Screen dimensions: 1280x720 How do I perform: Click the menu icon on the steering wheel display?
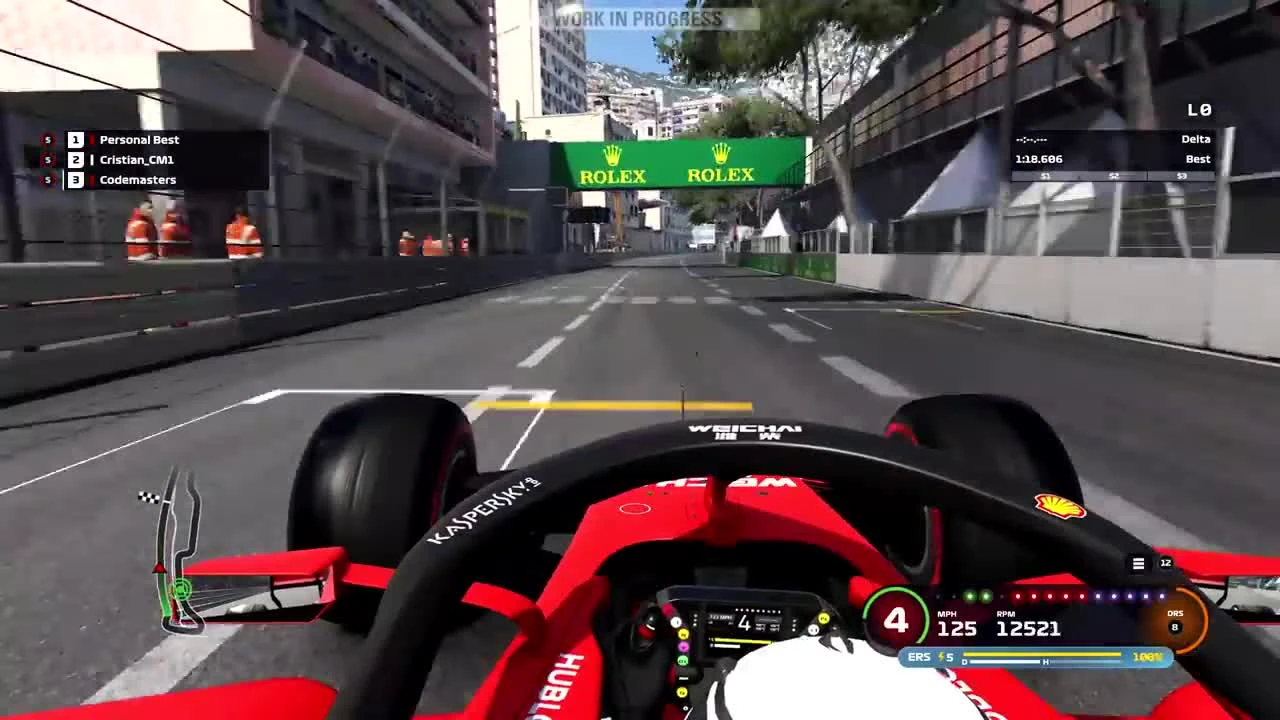coord(1138,563)
